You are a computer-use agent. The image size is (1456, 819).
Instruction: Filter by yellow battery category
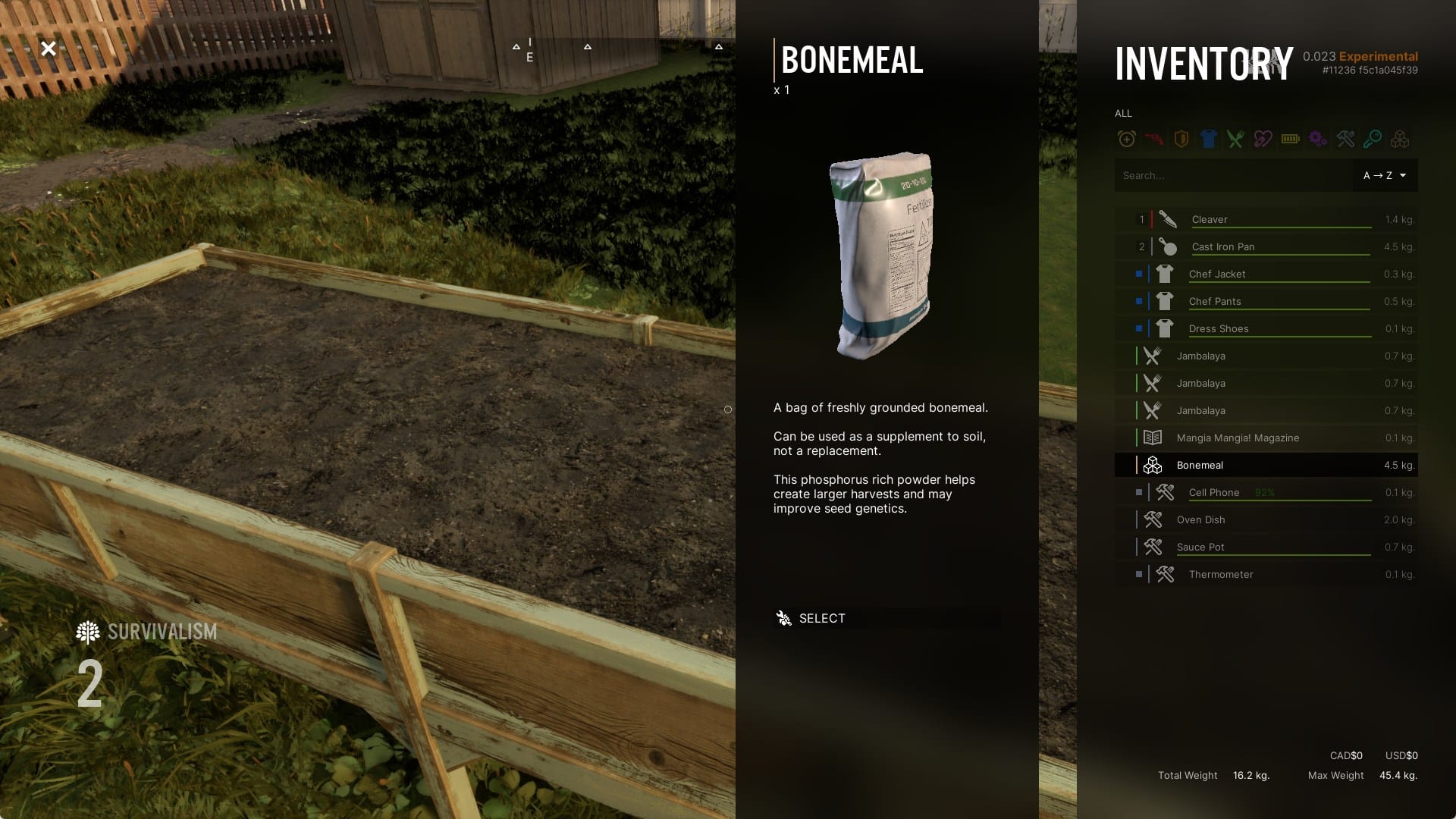tap(1290, 139)
